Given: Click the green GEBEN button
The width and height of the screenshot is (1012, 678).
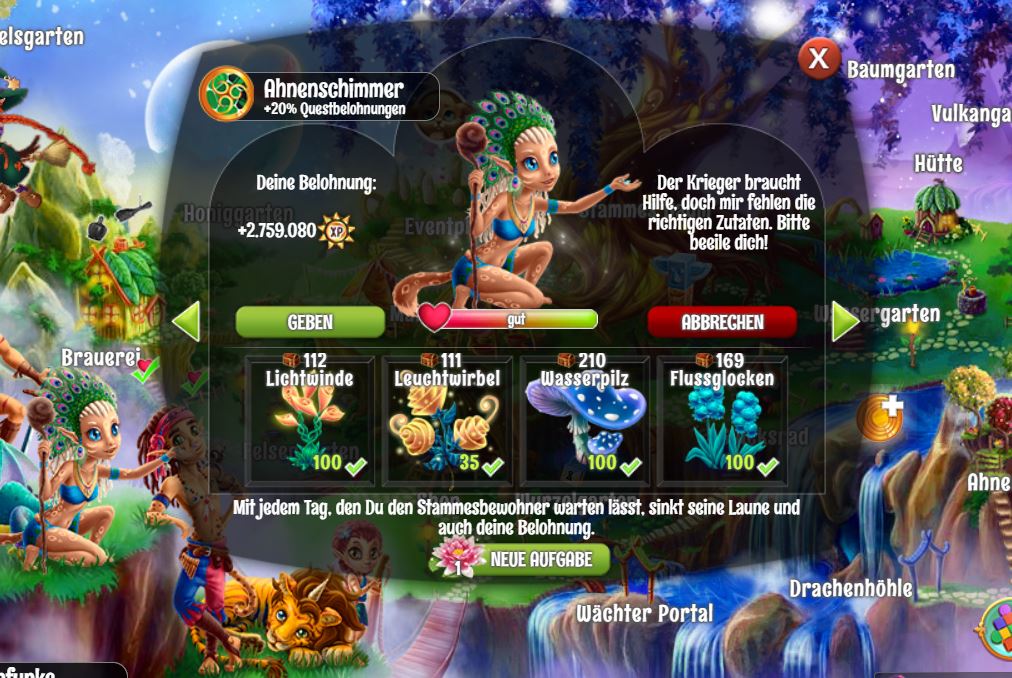Looking at the screenshot, I should tap(310, 322).
